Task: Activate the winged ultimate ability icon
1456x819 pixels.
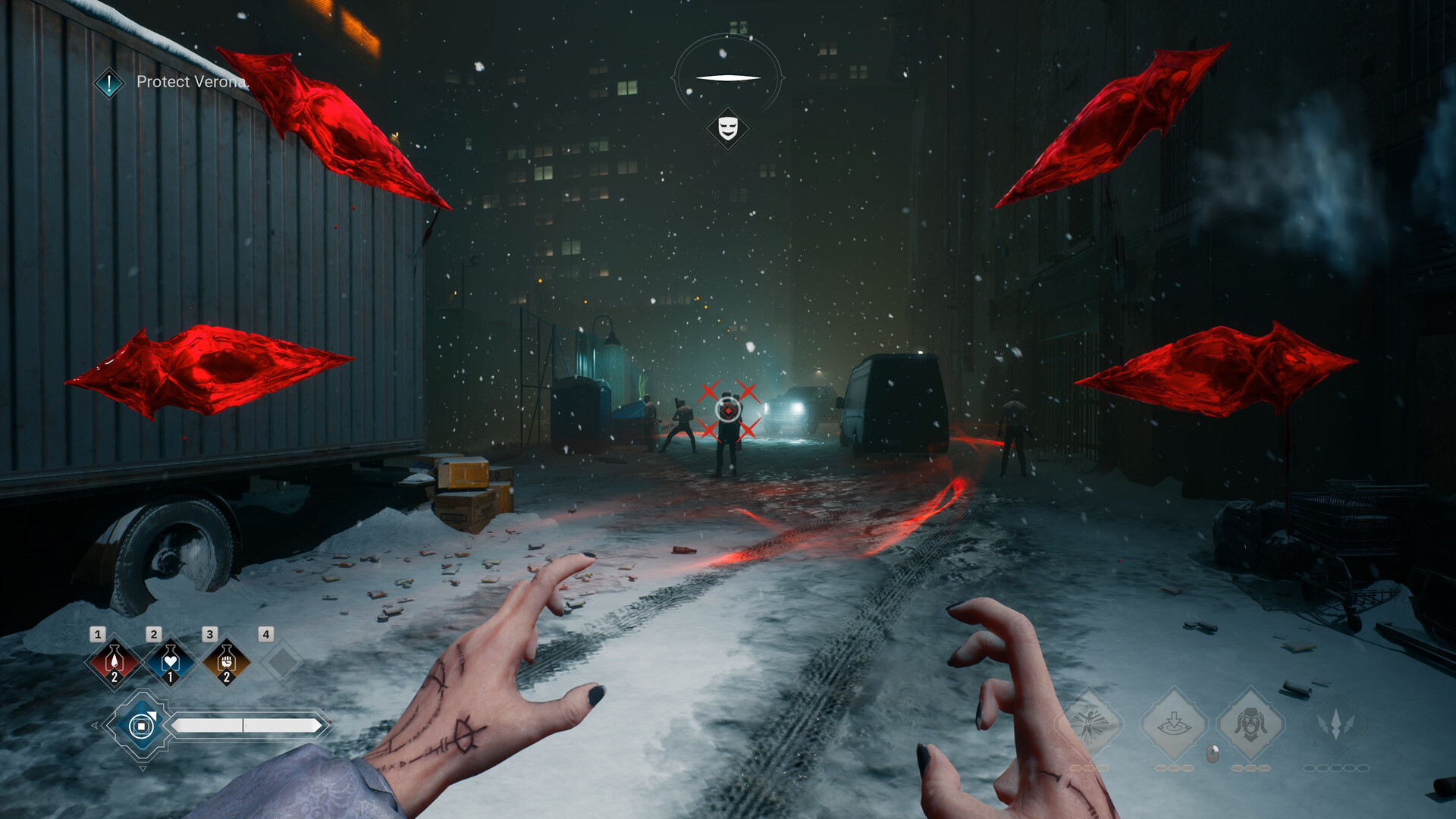Action: coord(1335,723)
